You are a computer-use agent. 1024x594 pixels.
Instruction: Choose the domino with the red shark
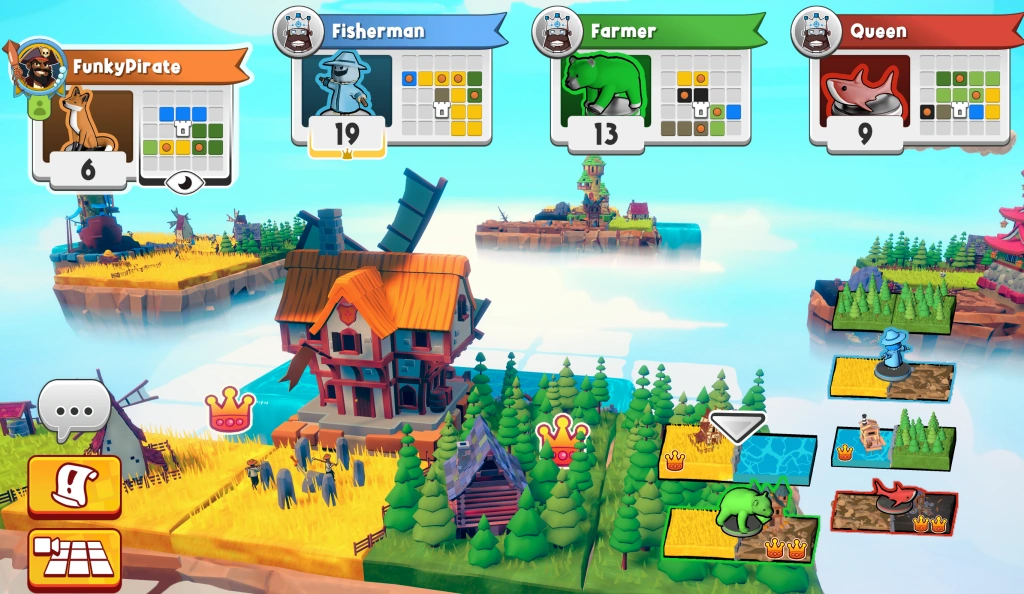tap(893, 510)
